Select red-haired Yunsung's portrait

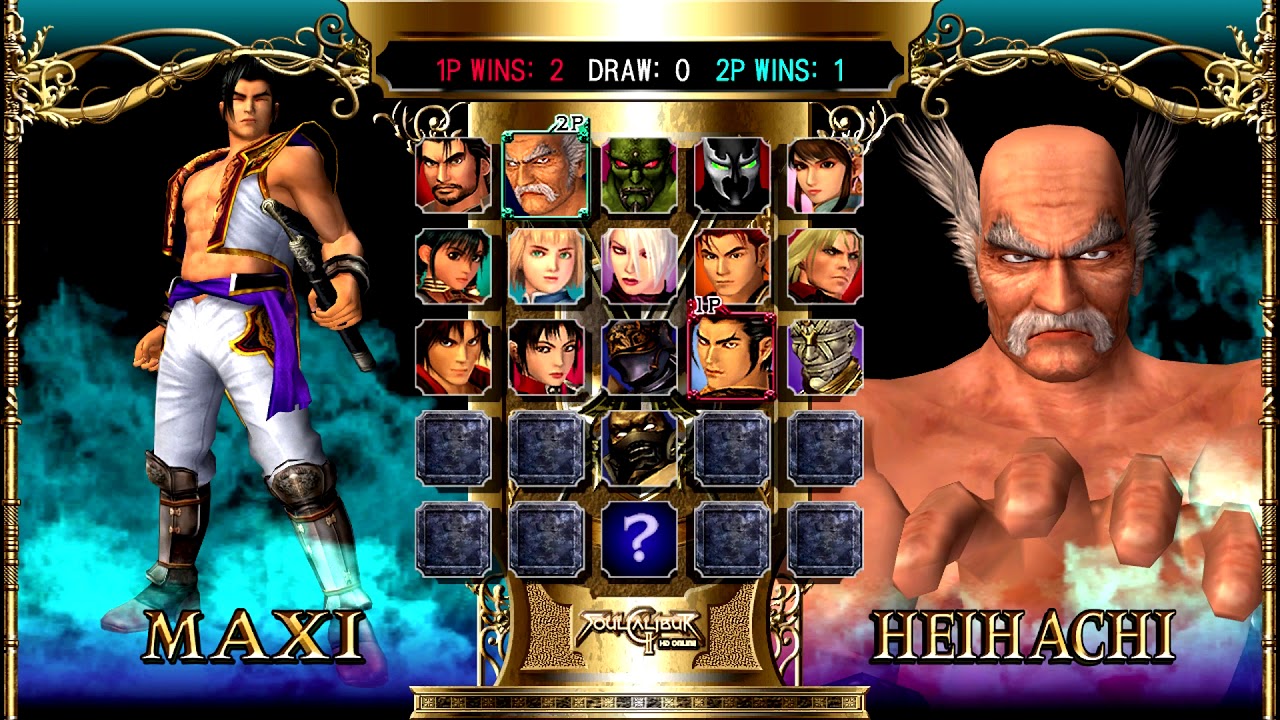click(732, 267)
